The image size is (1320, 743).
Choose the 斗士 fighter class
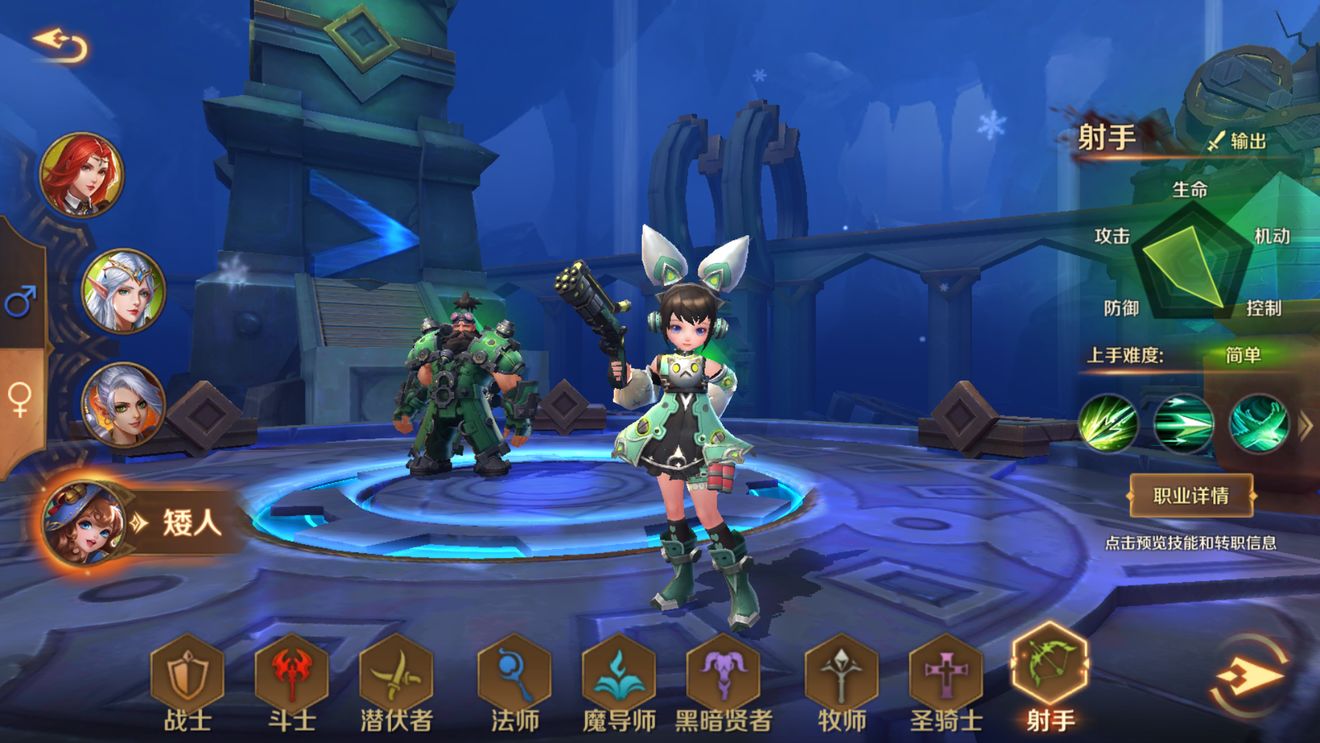pyautogui.click(x=291, y=672)
